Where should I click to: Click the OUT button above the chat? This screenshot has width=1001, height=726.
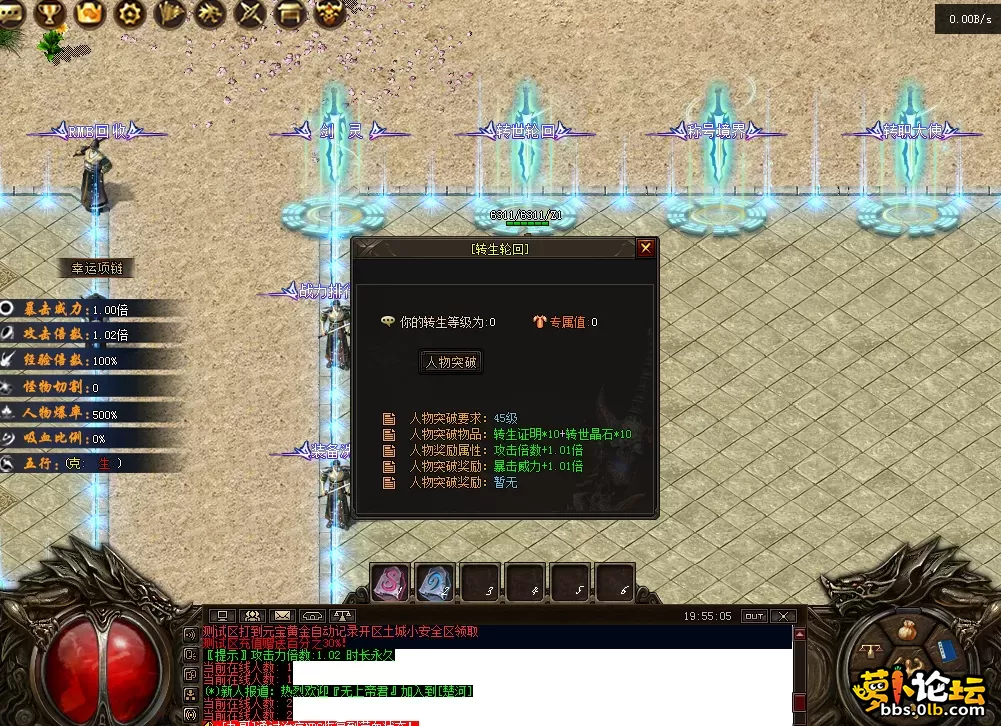(754, 616)
